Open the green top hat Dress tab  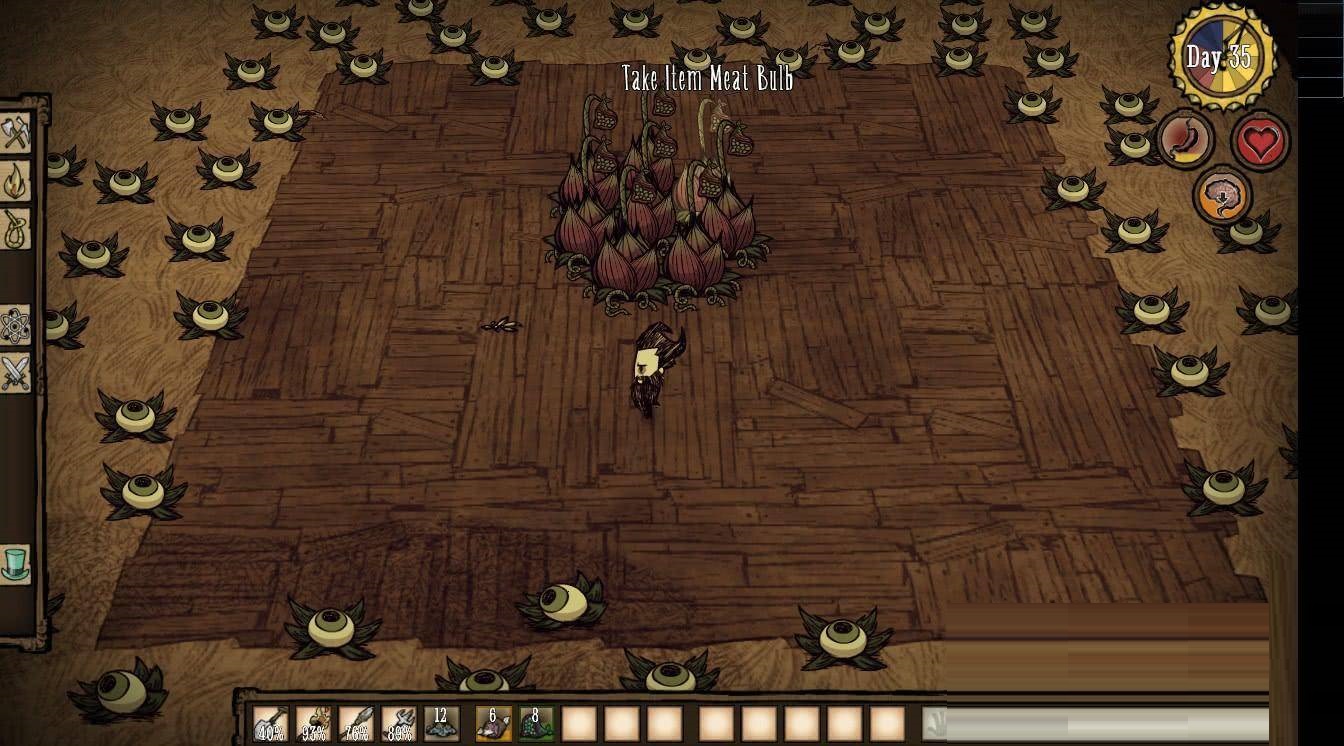[16, 564]
